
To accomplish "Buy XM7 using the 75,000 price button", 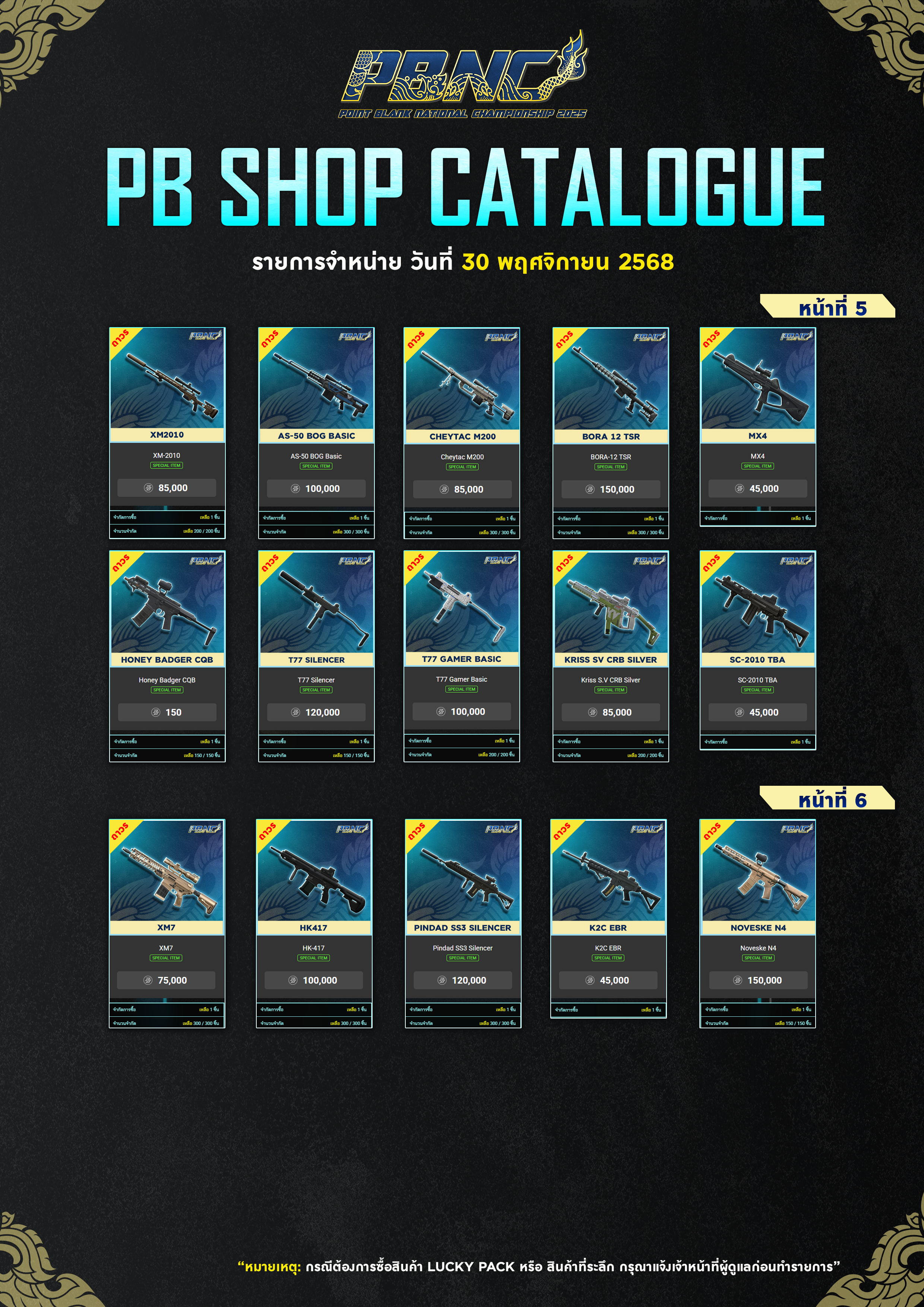I will click(x=166, y=980).
